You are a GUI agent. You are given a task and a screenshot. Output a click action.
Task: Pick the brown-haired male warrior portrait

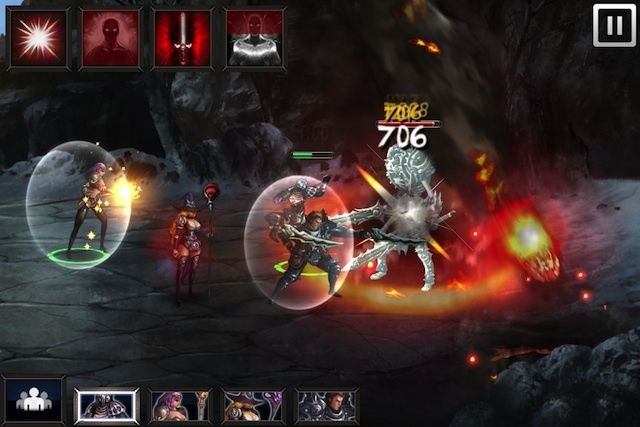[x=326, y=405]
